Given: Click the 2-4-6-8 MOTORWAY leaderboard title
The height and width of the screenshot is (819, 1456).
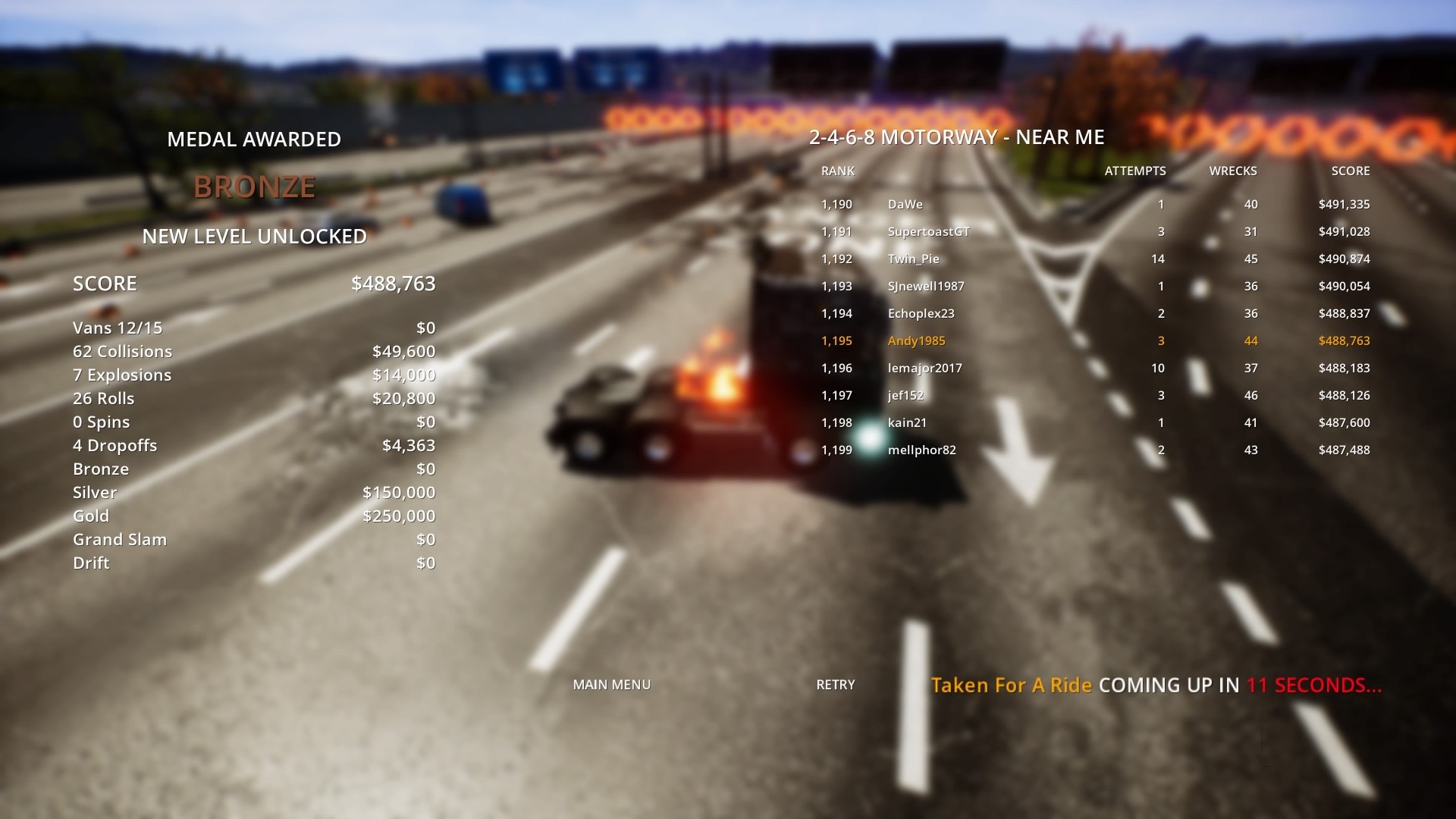Looking at the screenshot, I should [956, 138].
